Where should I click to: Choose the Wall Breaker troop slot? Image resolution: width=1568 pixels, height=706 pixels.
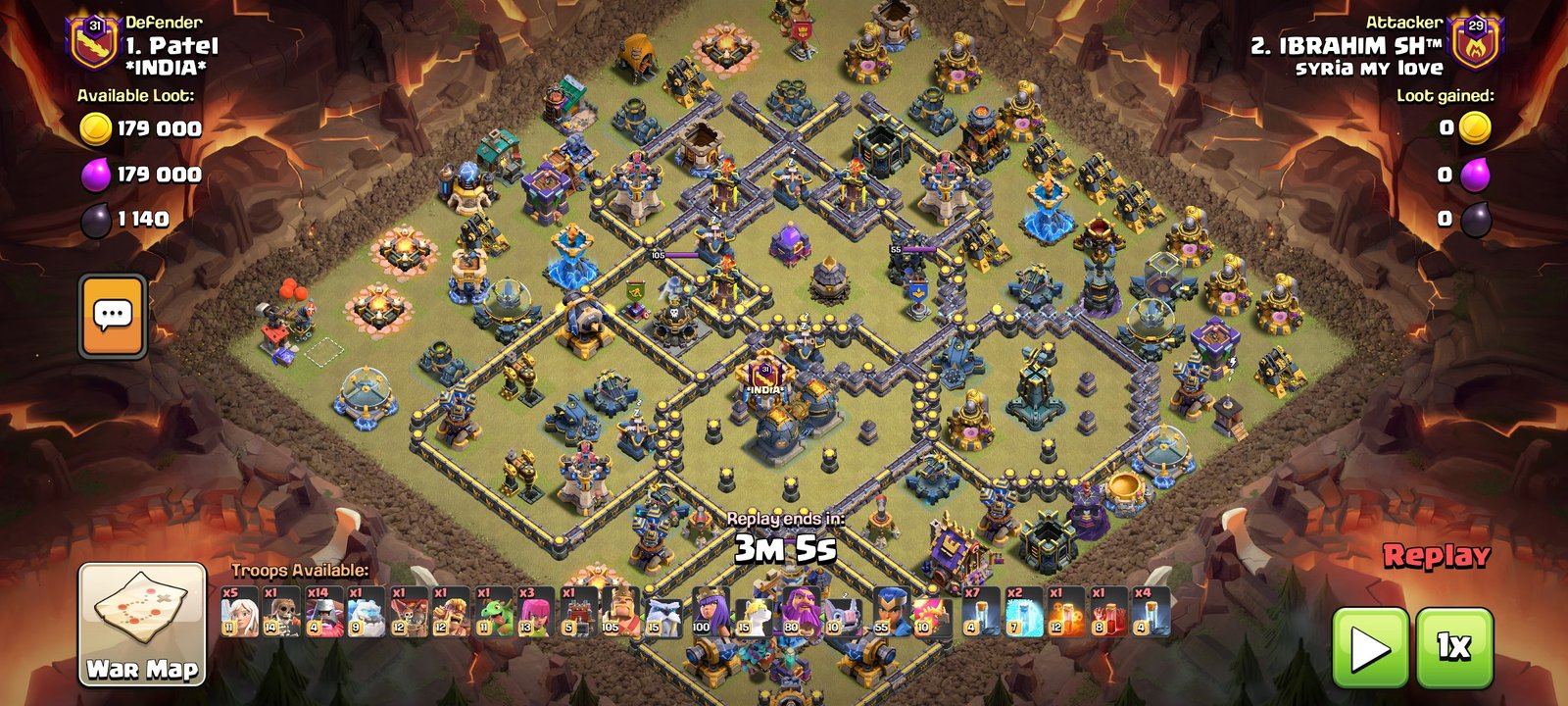(281, 612)
